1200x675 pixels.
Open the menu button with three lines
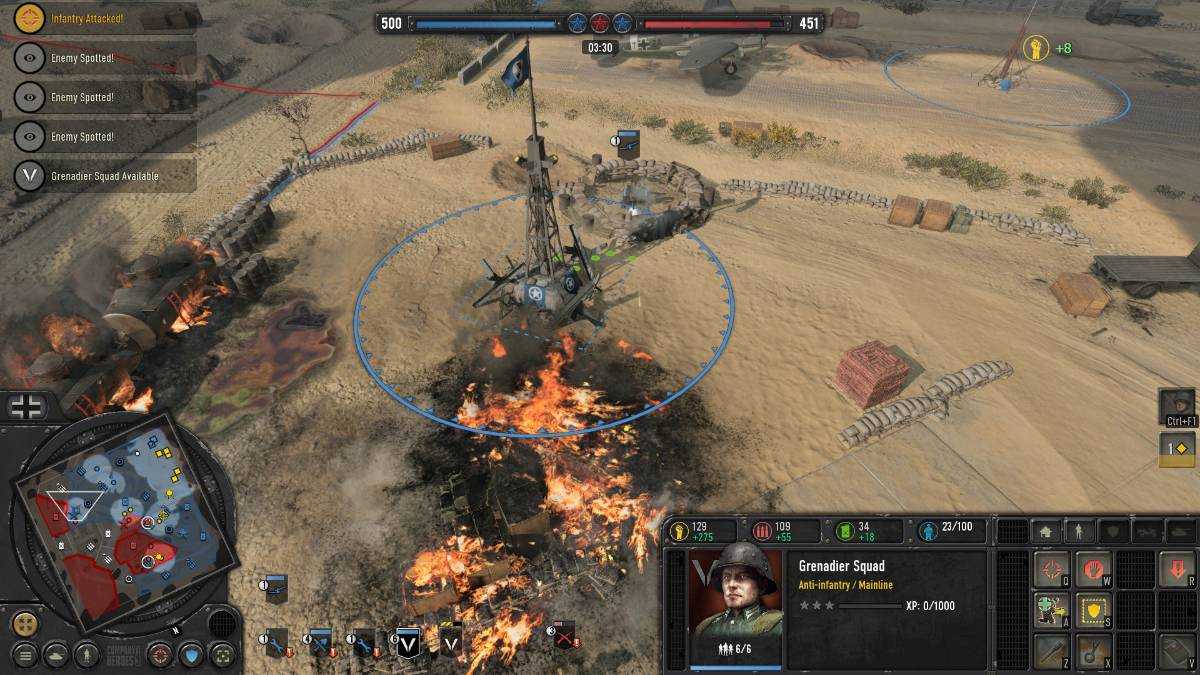pyautogui.click(x=25, y=655)
